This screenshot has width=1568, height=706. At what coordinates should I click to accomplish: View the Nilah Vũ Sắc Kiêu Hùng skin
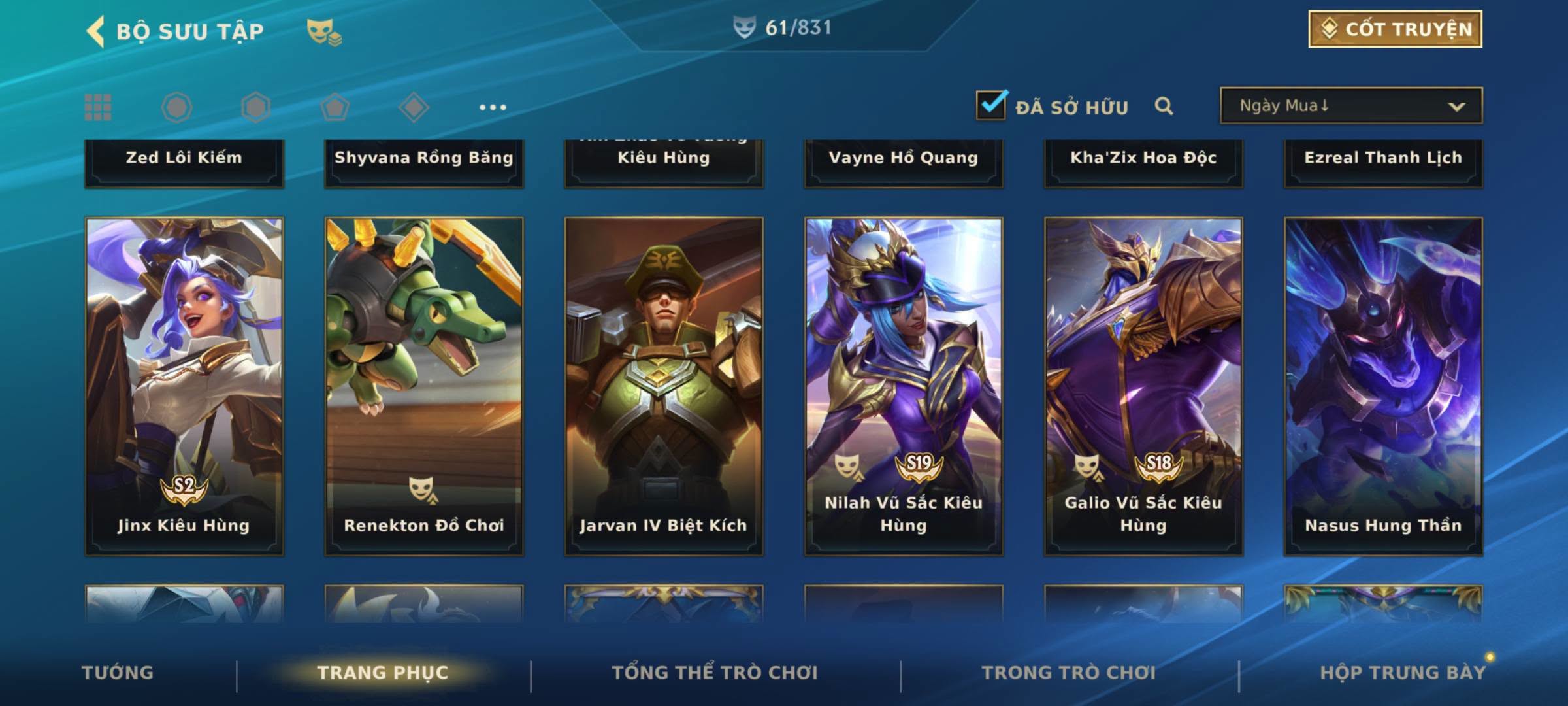point(904,386)
